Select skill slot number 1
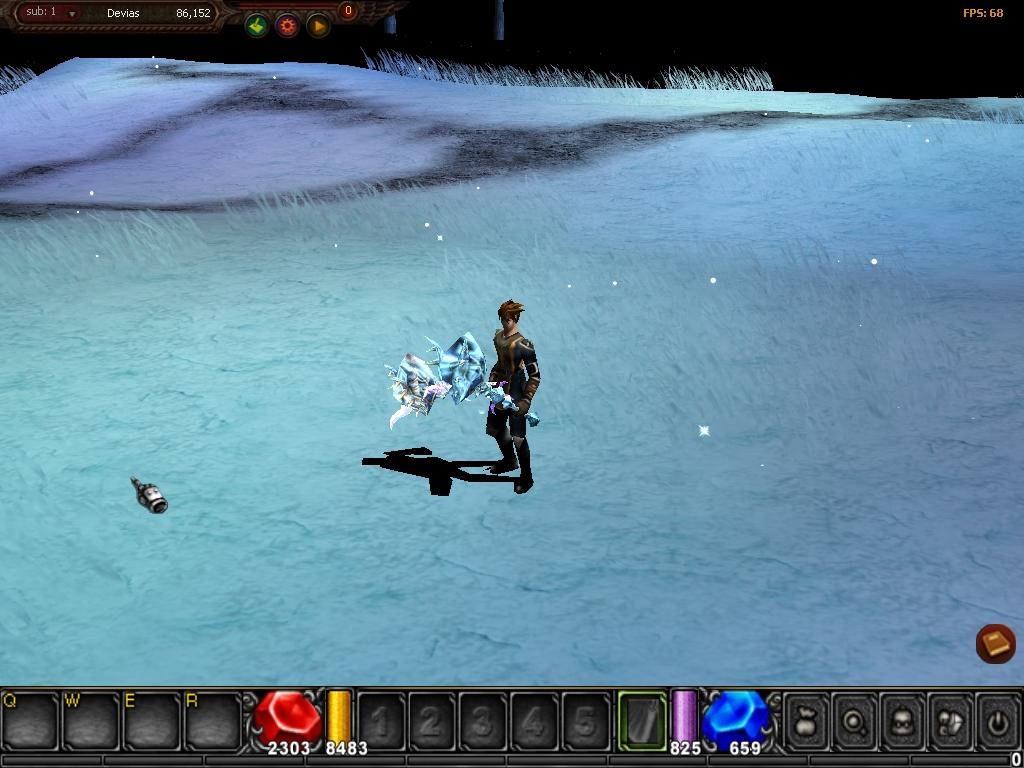 tap(381, 720)
